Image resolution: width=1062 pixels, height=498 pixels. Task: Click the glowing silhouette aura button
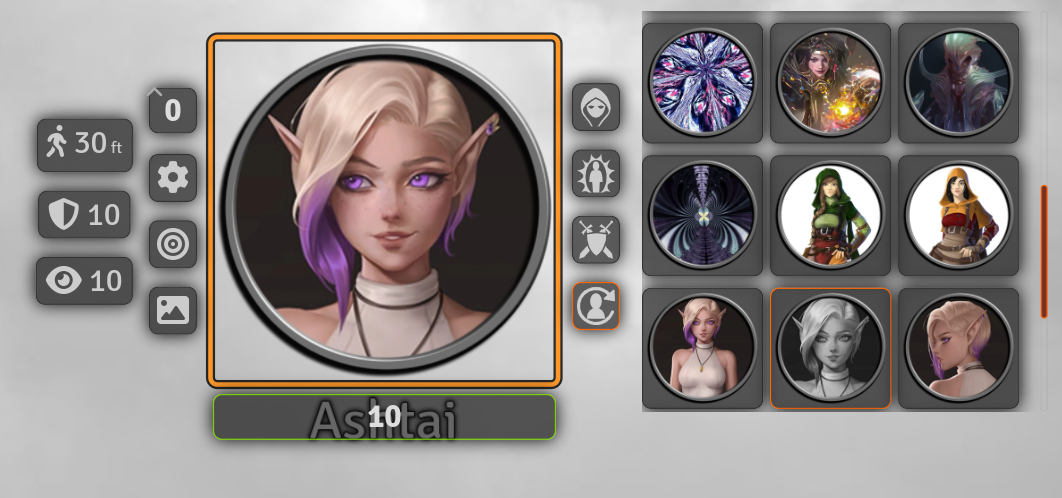coord(596,174)
